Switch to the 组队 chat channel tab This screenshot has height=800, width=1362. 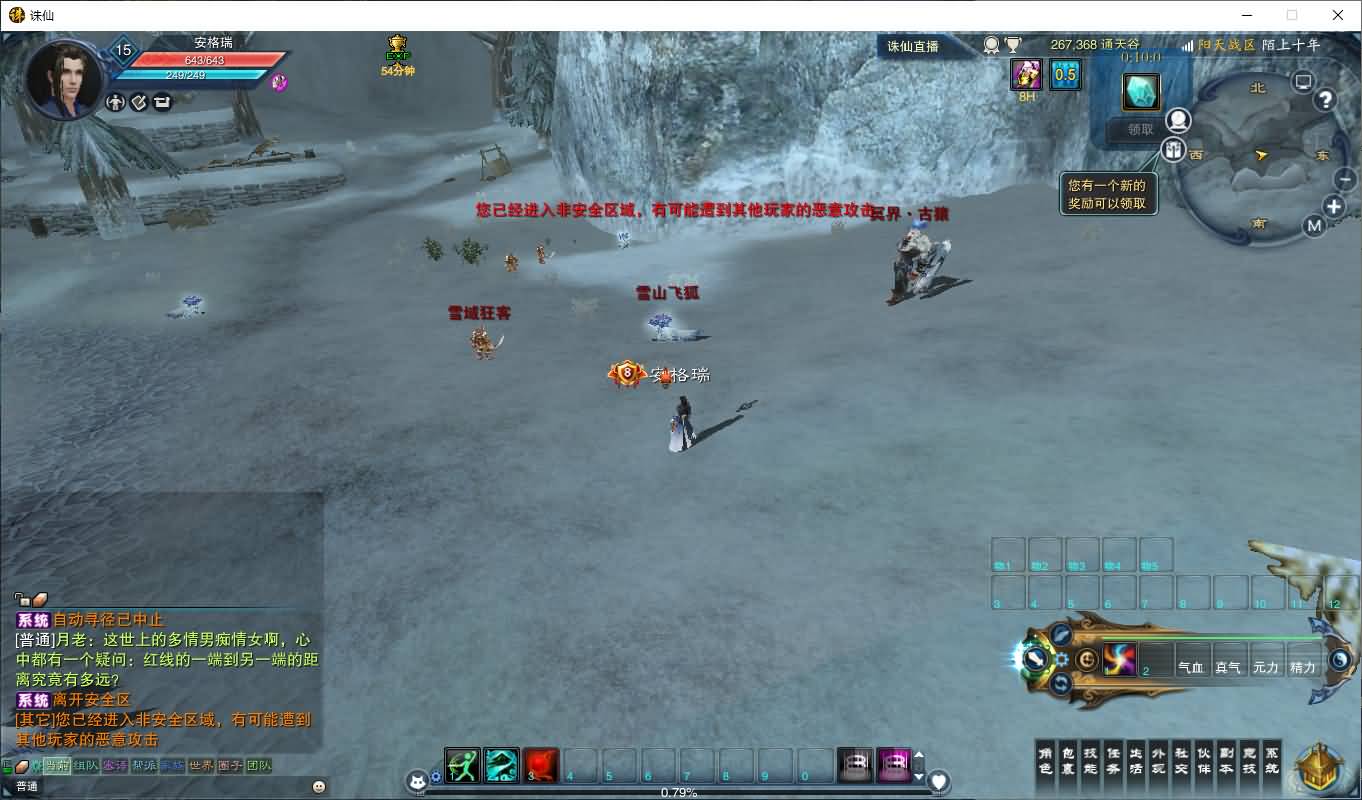pyautogui.click(x=86, y=766)
